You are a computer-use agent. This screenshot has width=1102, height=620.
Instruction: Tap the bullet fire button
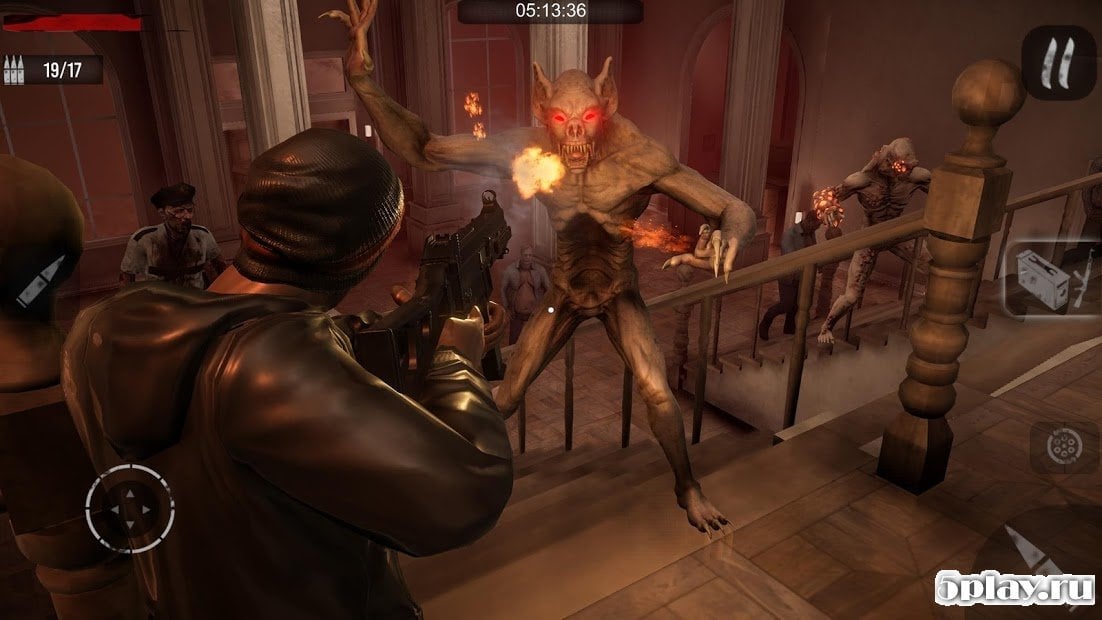41,281
